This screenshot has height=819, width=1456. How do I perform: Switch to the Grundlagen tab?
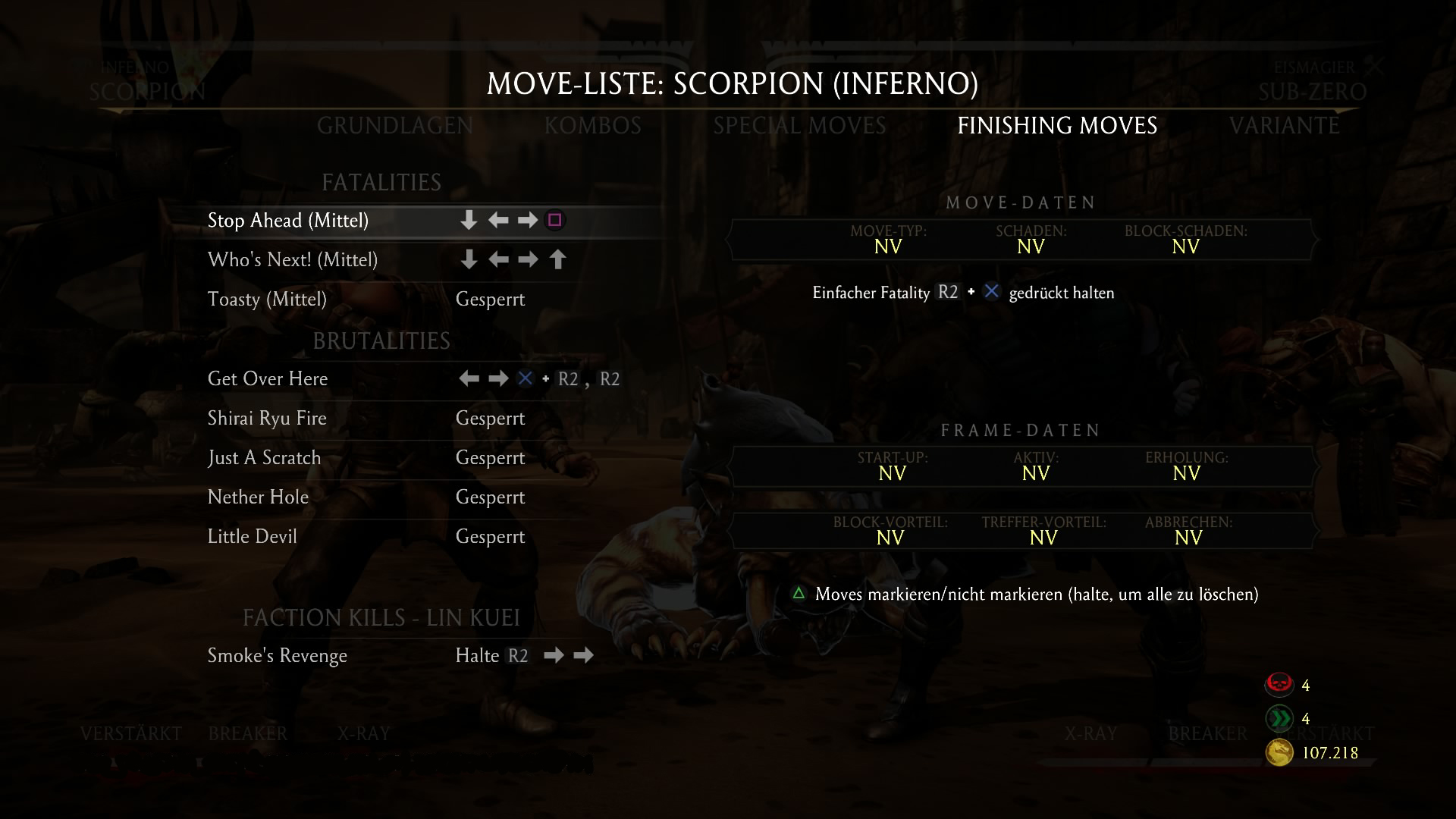[394, 126]
